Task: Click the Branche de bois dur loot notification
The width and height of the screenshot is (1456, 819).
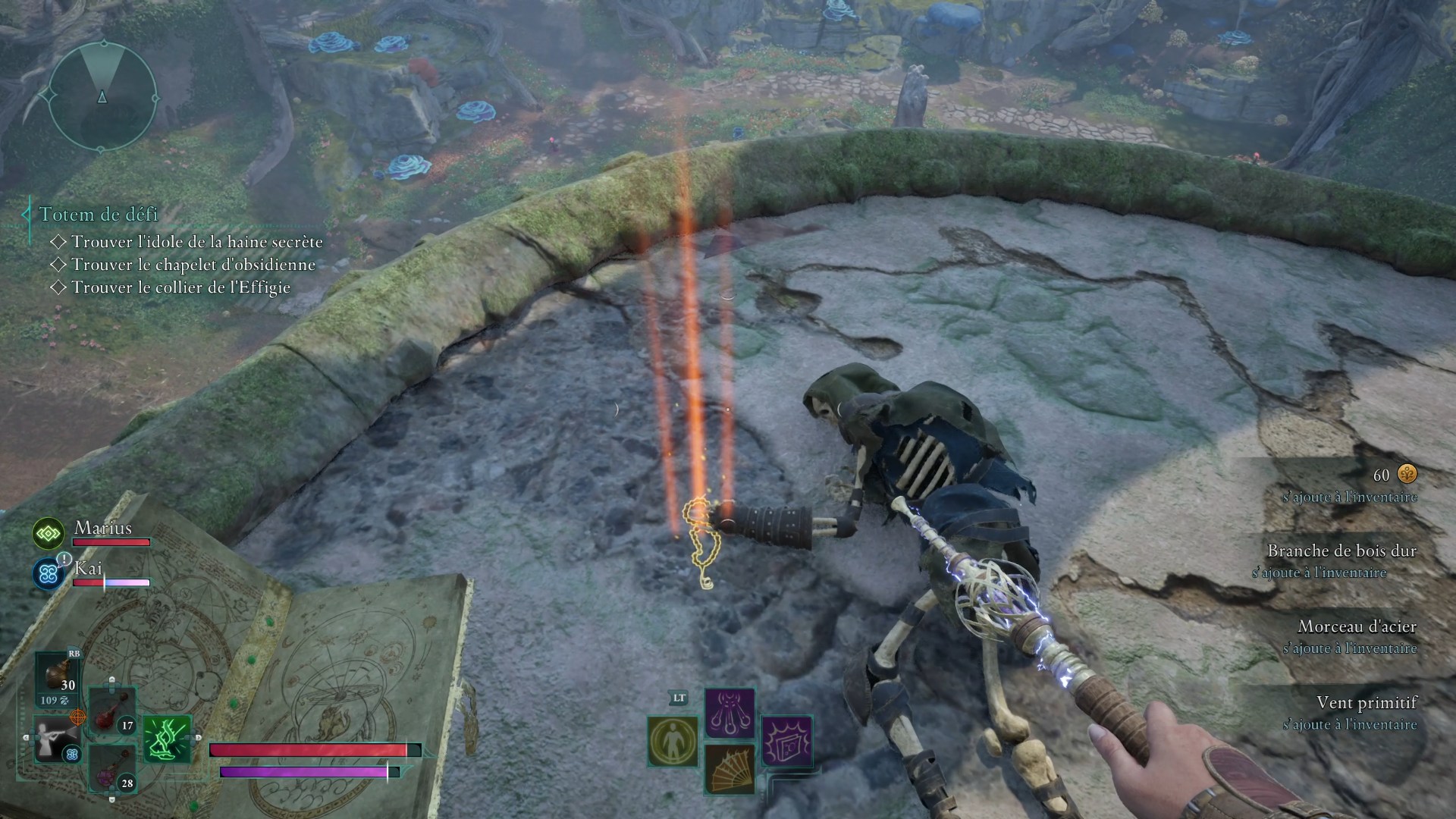Action: [x=1341, y=560]
